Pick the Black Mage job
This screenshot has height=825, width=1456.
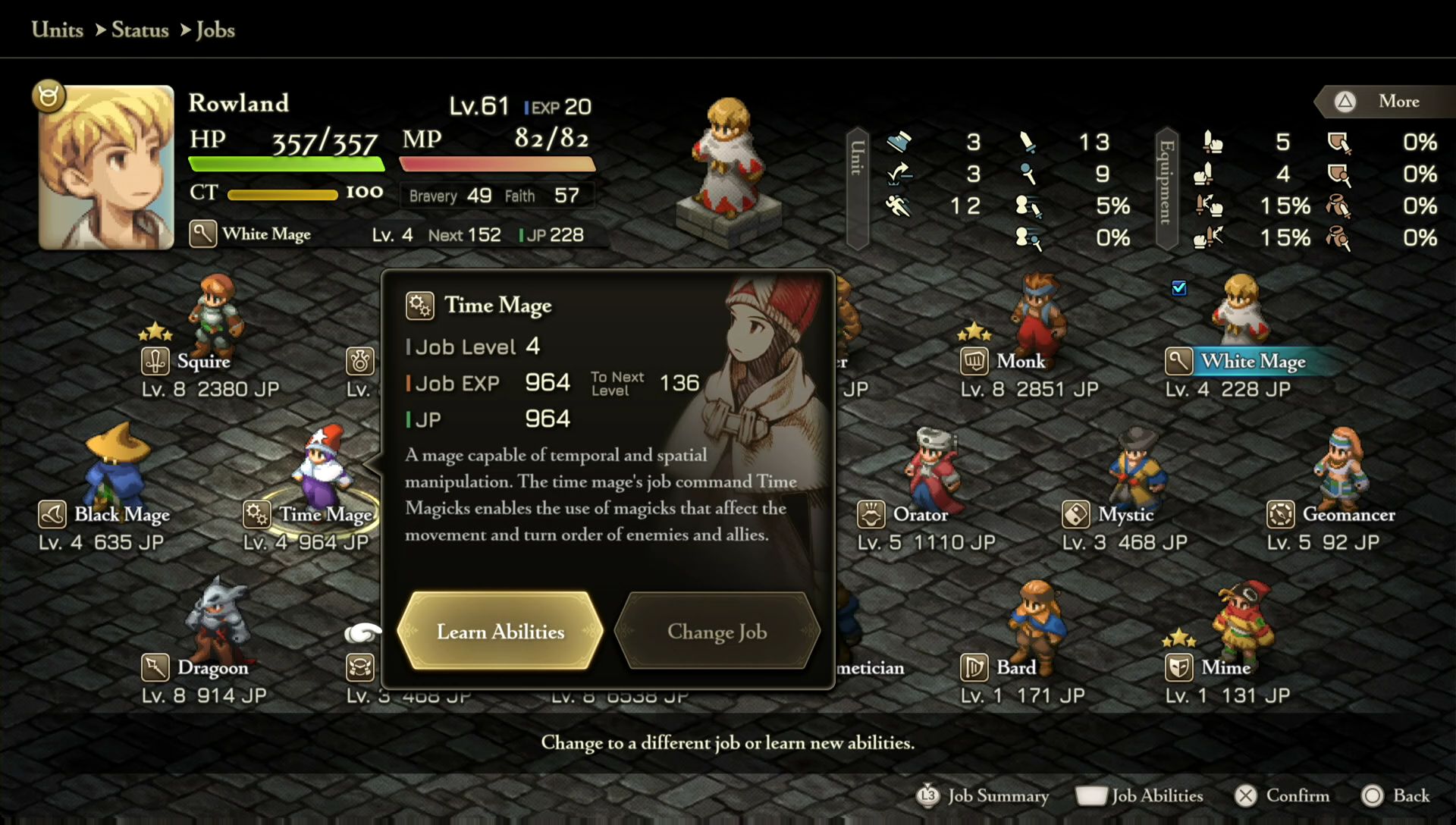[121, 514]
